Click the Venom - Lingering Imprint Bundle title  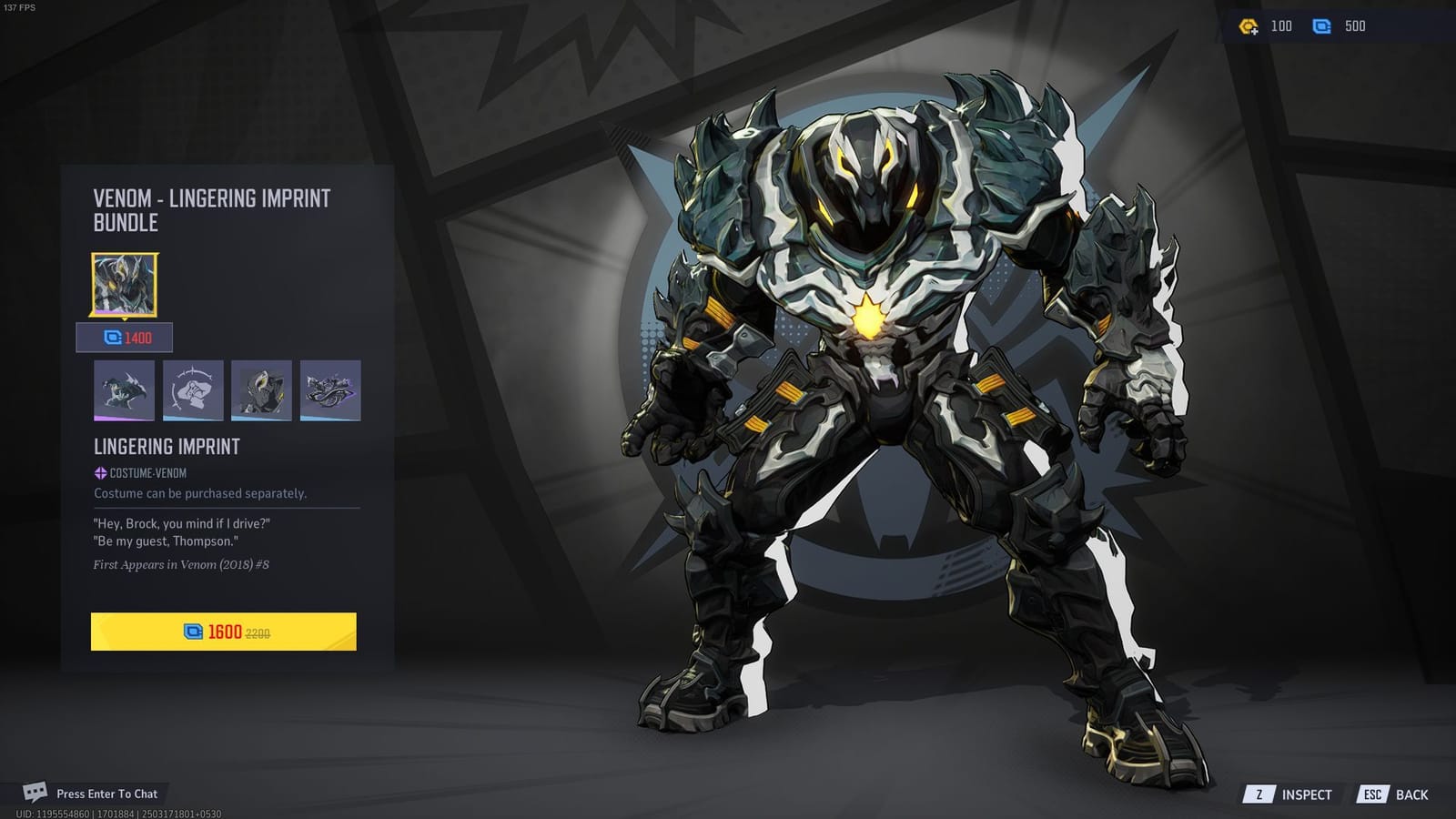tap(211, 207)
